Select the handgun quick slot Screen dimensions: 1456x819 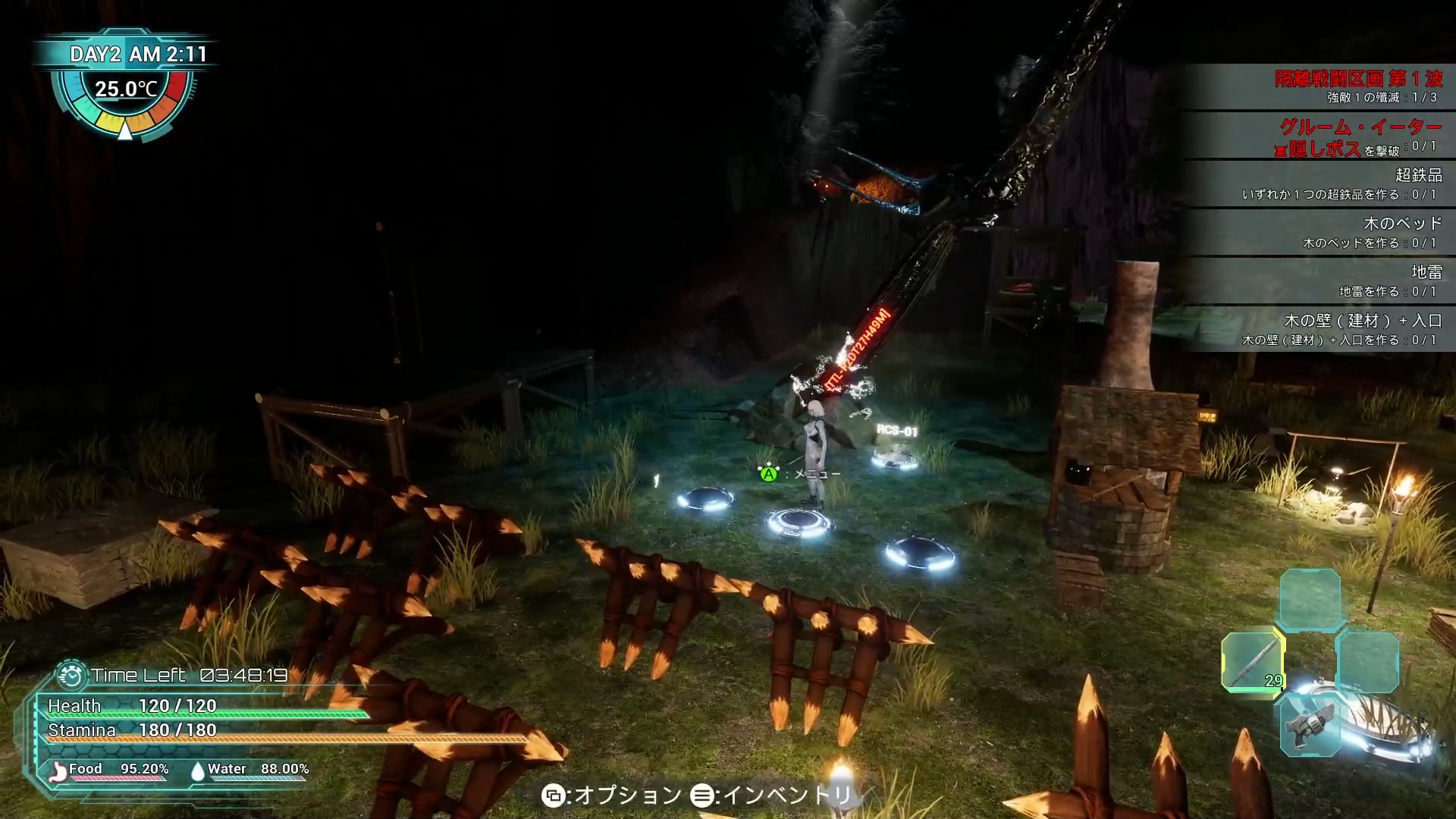(x=1310, y=725)
